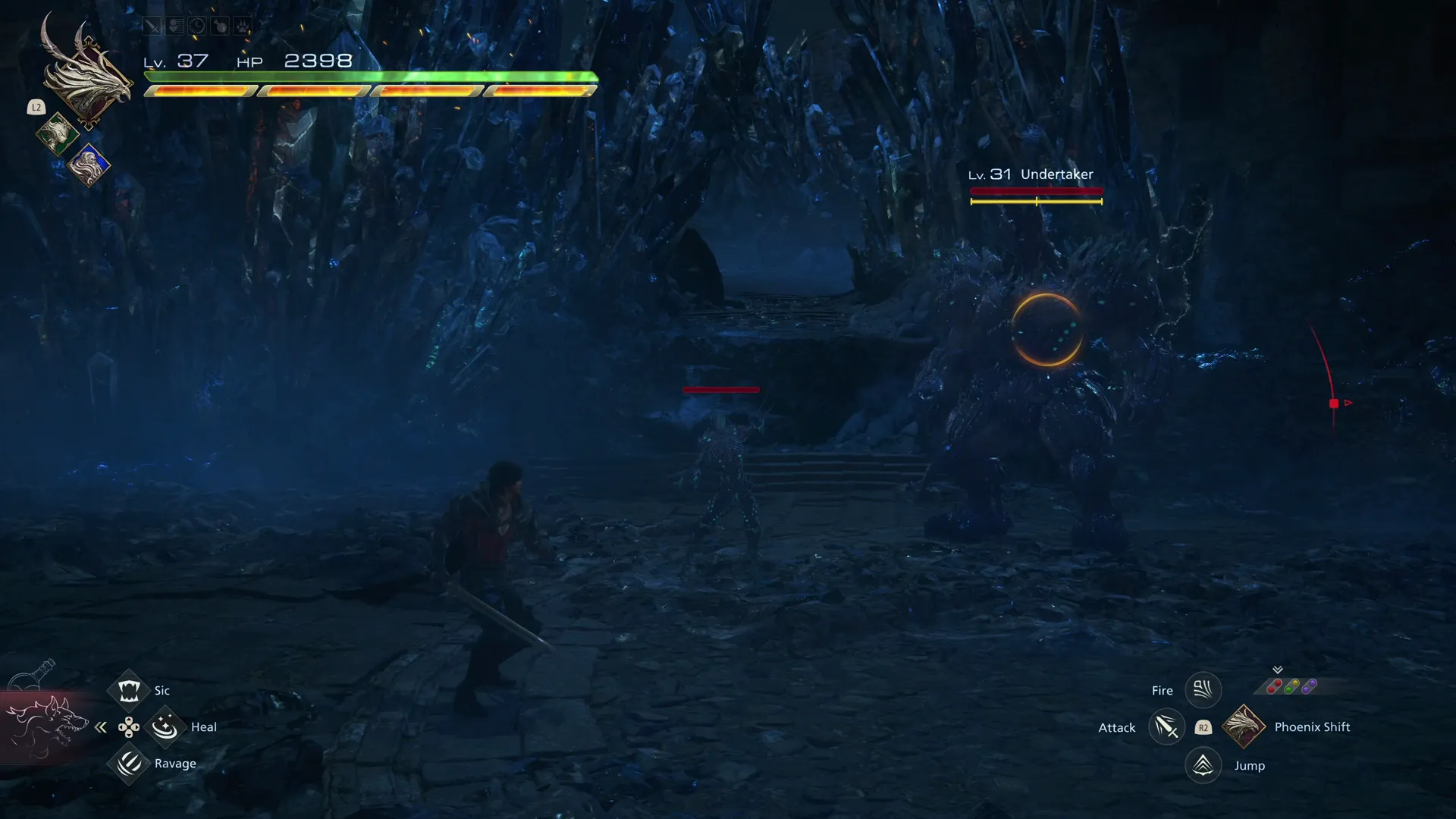Viewport: 1456px width, 819px height.
Task: Click the Heal command icon
Action: click(x=165, y=726)
